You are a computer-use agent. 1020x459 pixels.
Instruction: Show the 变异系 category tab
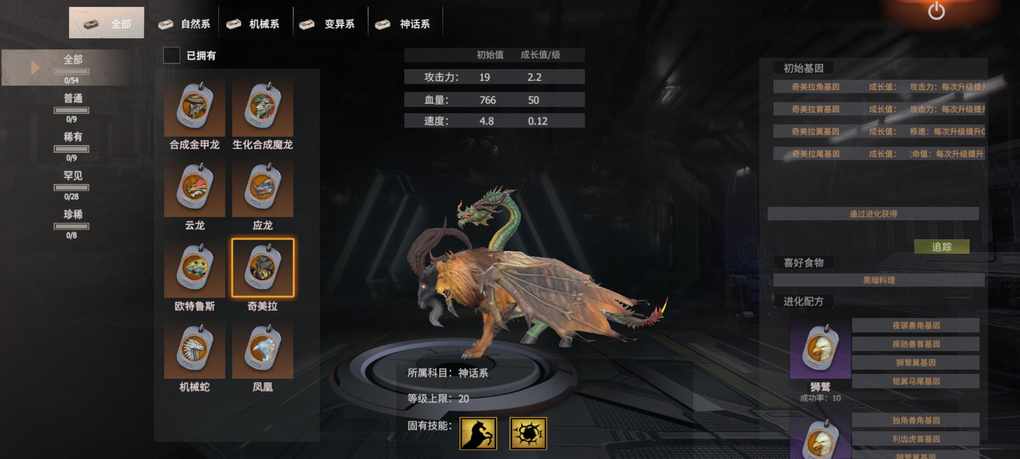coord(329,23)
